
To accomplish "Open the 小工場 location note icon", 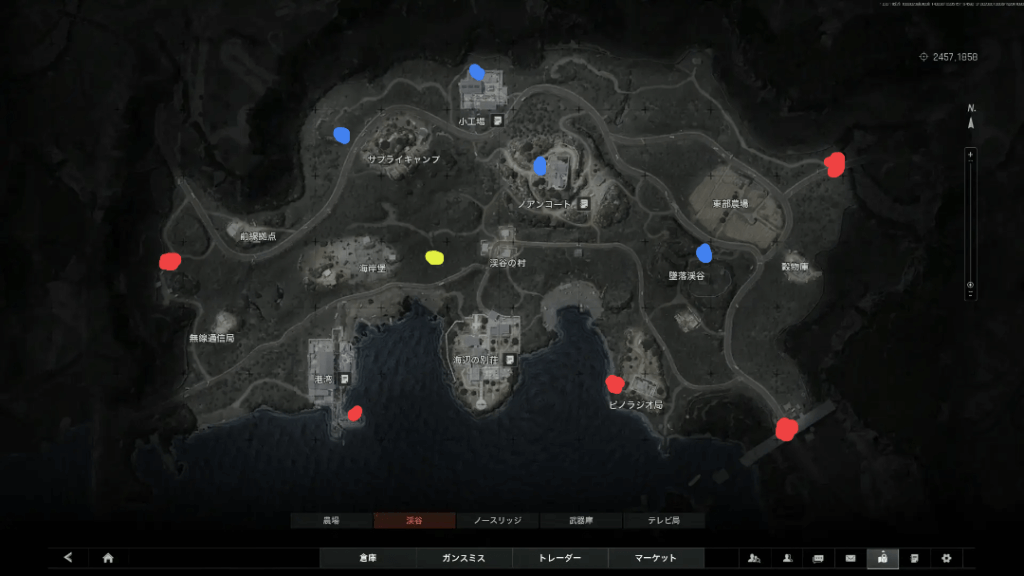I will click(x=497, y=121).
